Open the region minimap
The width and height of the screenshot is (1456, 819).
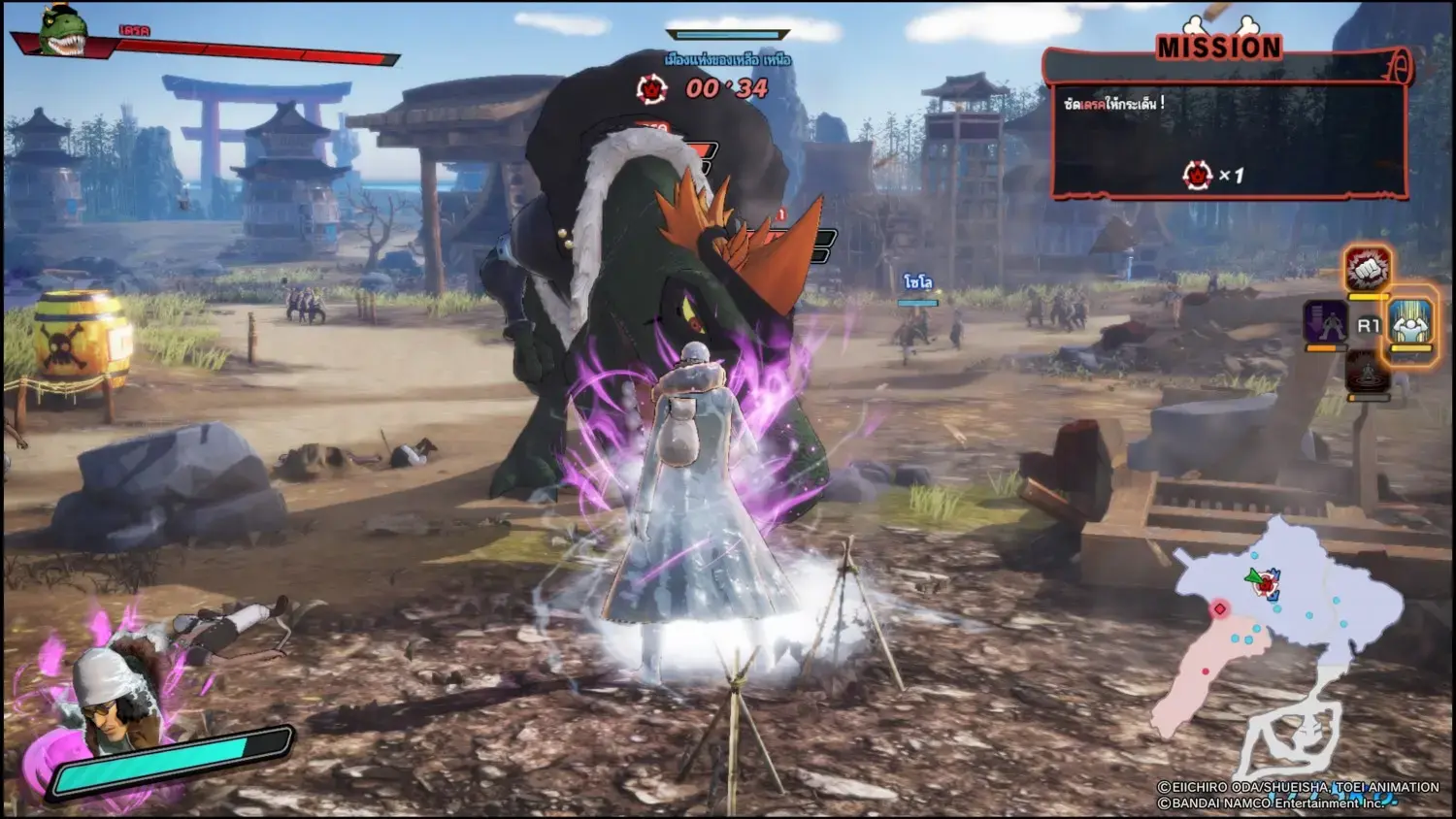tap(1281, 621)
